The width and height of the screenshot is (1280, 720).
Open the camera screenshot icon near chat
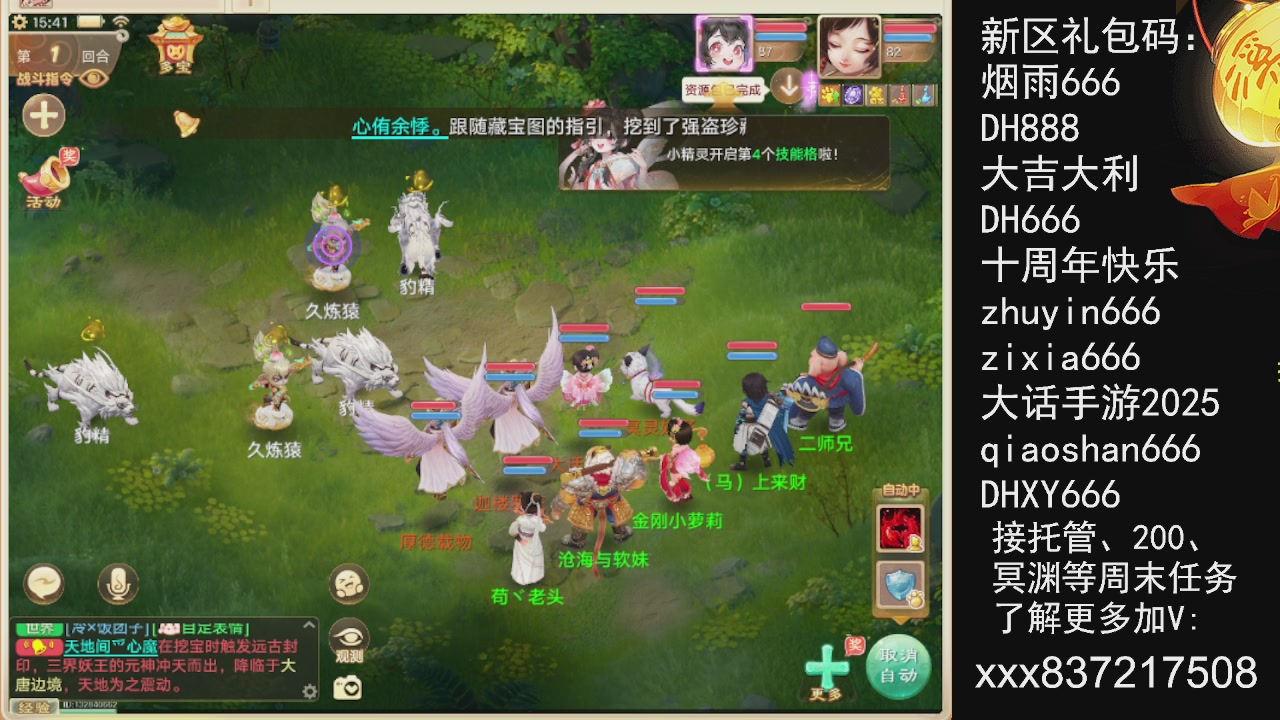tap(350, 688)
